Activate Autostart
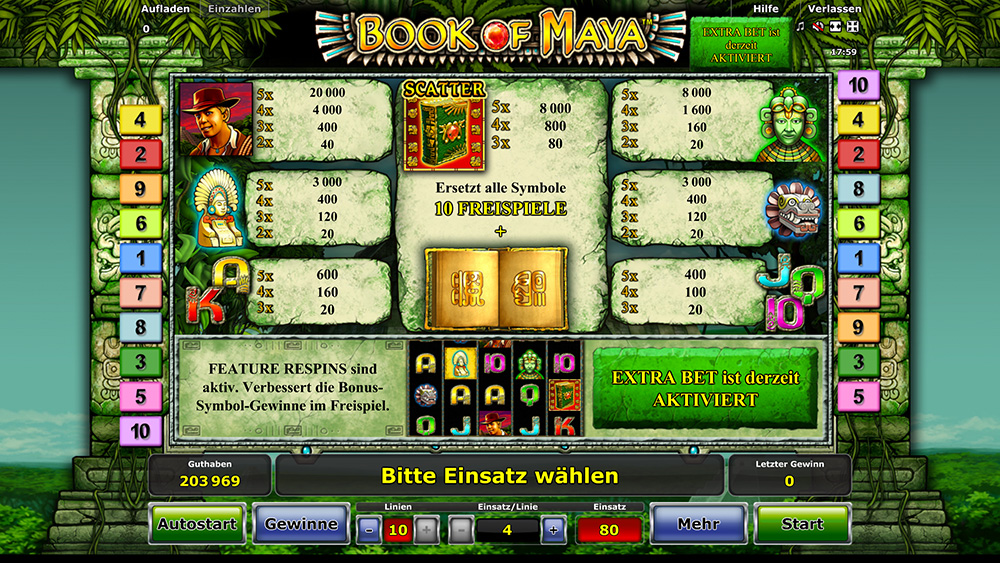Image resolution: width=1000 pixels, height=563 pixels. (x=197, y=523)
